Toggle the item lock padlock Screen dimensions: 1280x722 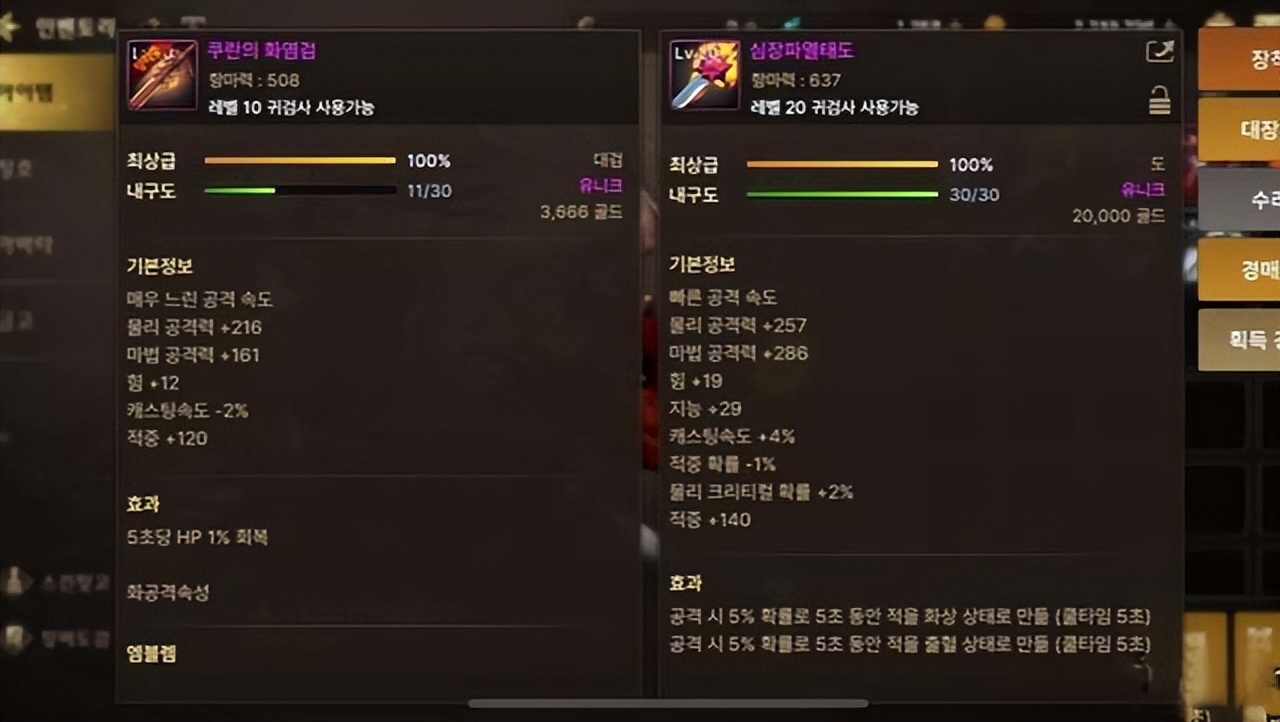pos(1160,100)
